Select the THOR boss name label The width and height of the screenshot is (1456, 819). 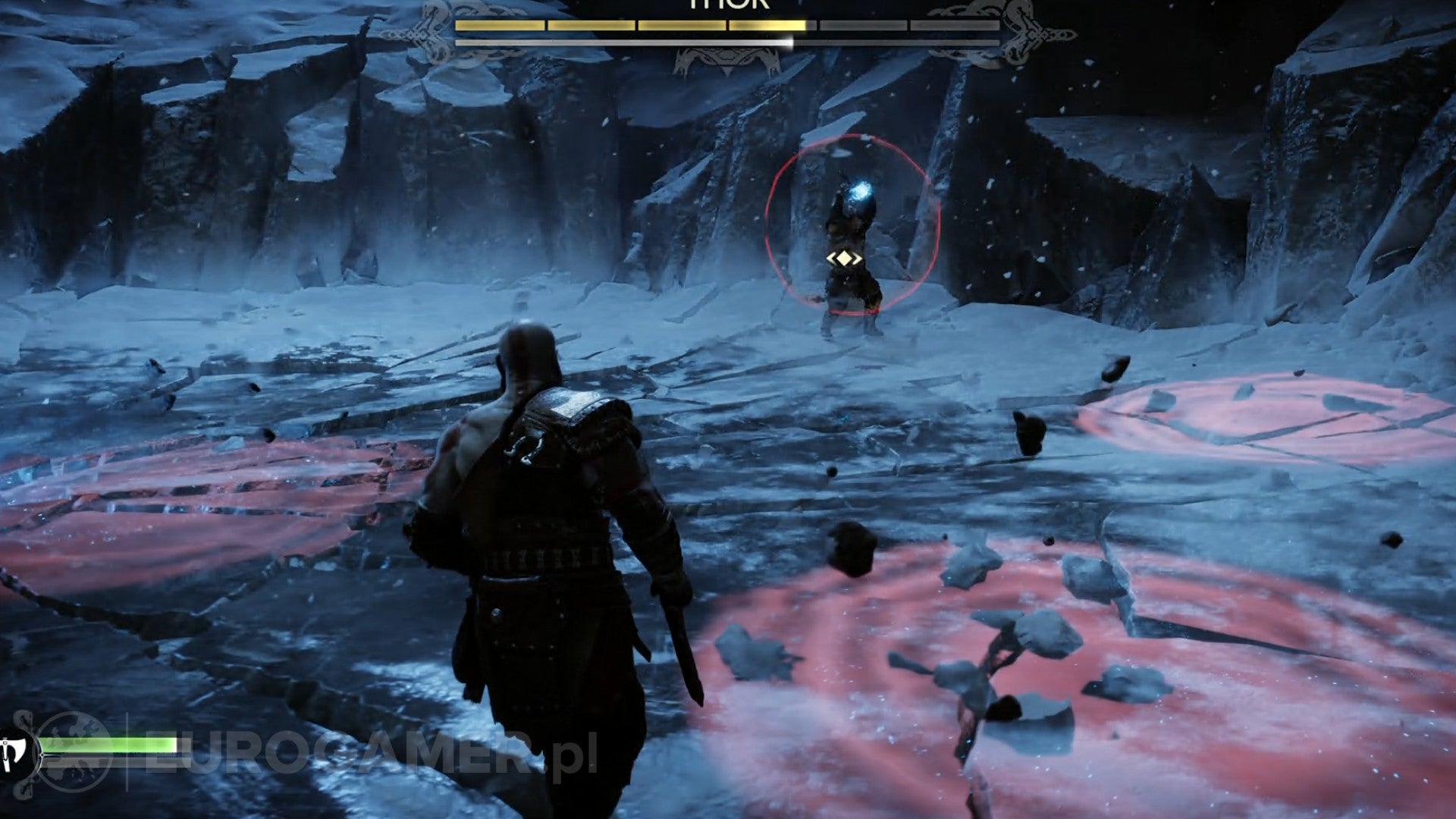[728, 6]
